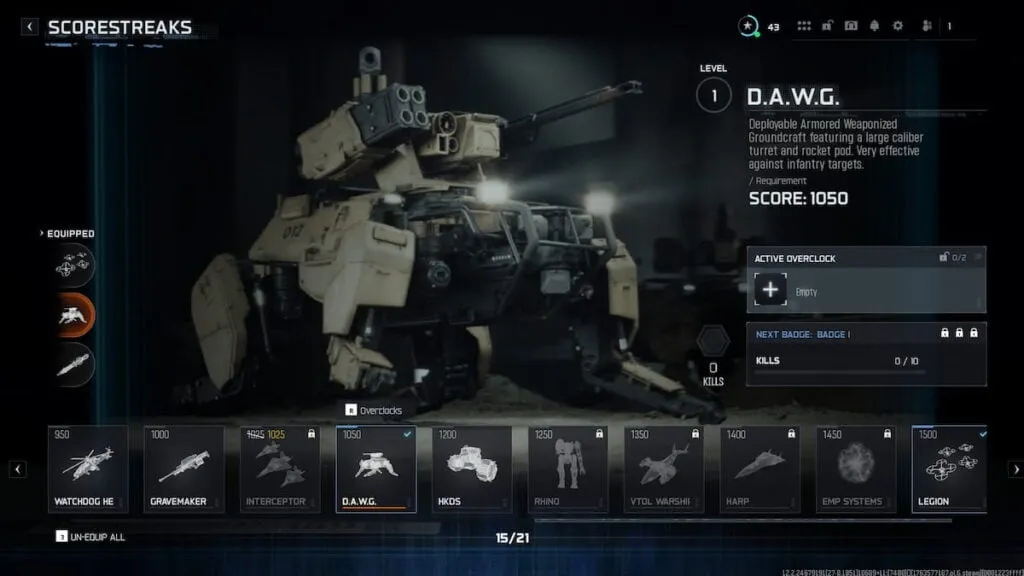The image size is (1024, 576).
Task: Pick the HKDs scorestreak tile
Action: click(472, 468)
